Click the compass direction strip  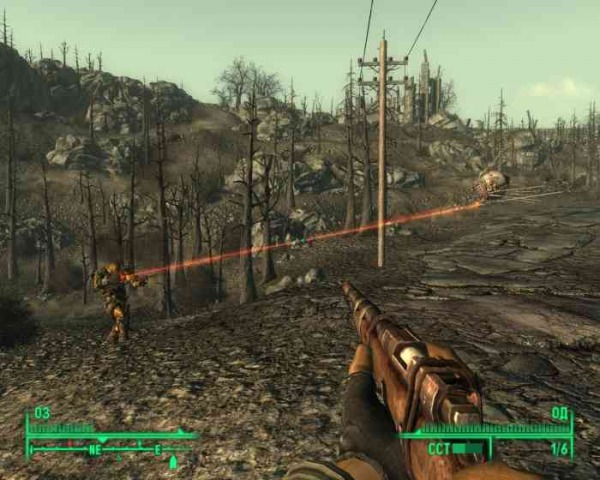point(110,450)
